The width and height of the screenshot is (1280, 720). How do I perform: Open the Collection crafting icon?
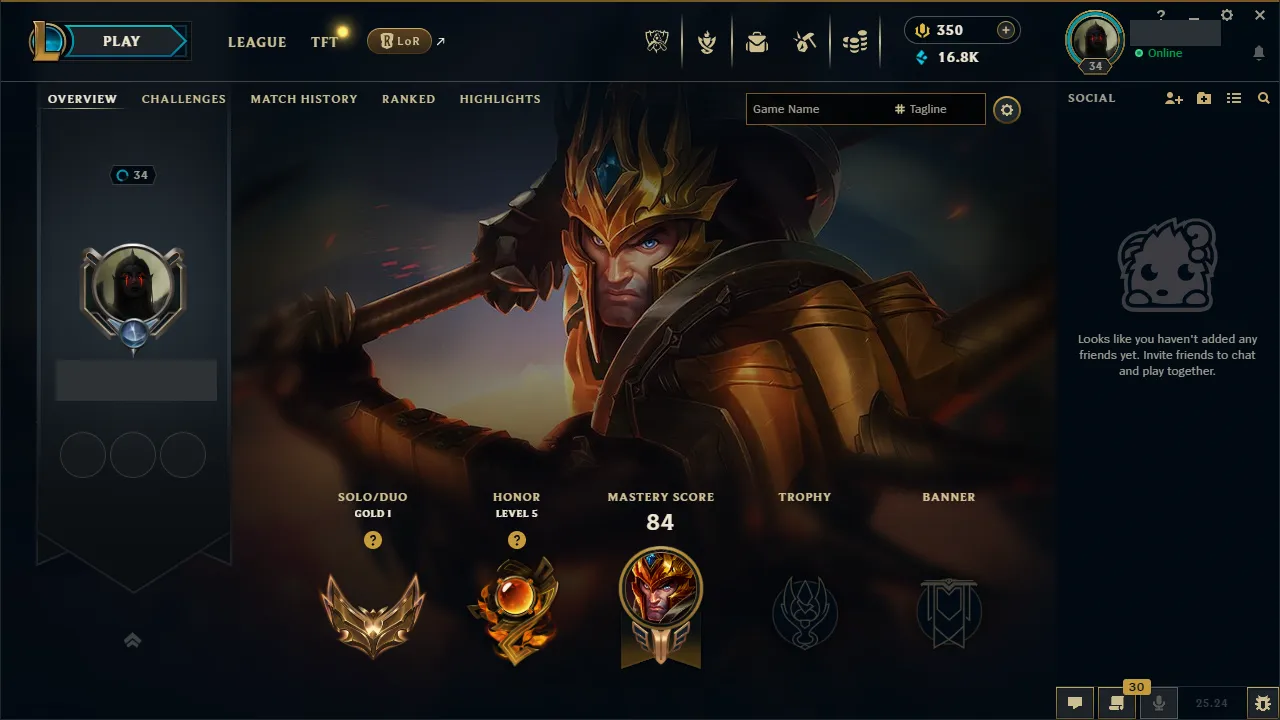point(807,41)
